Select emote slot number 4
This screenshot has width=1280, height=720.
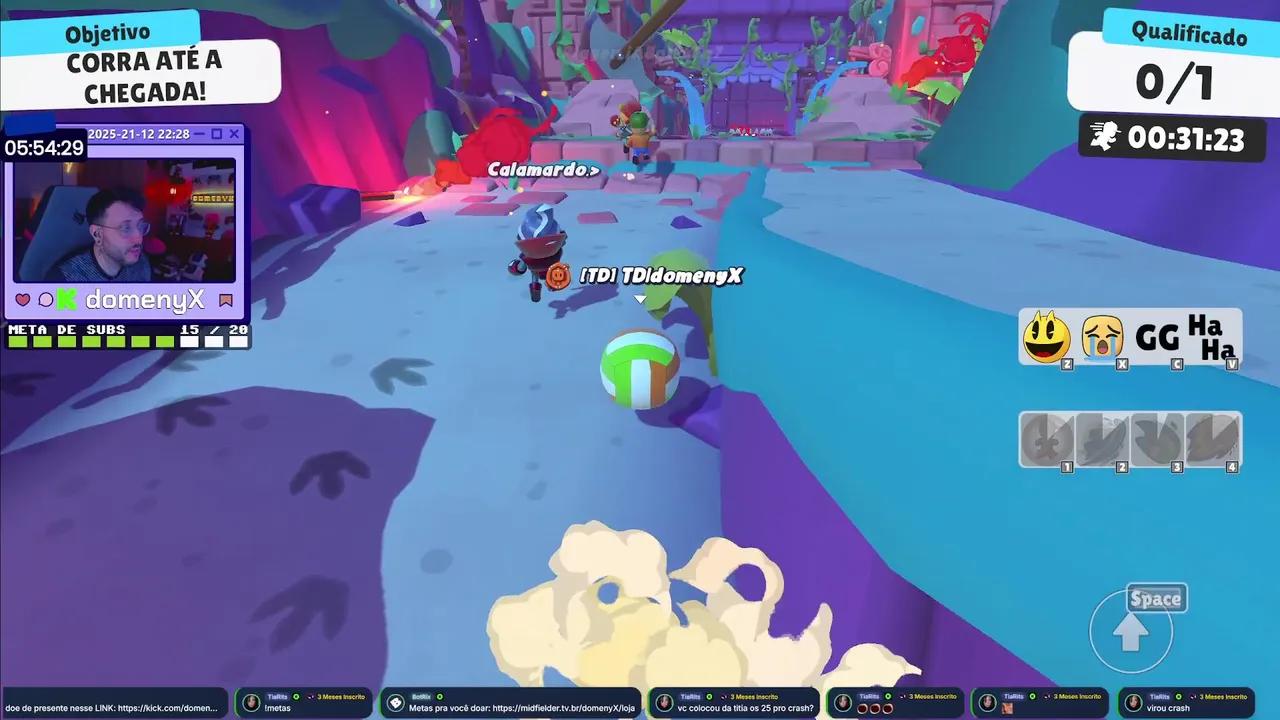tap(1213, 440)
